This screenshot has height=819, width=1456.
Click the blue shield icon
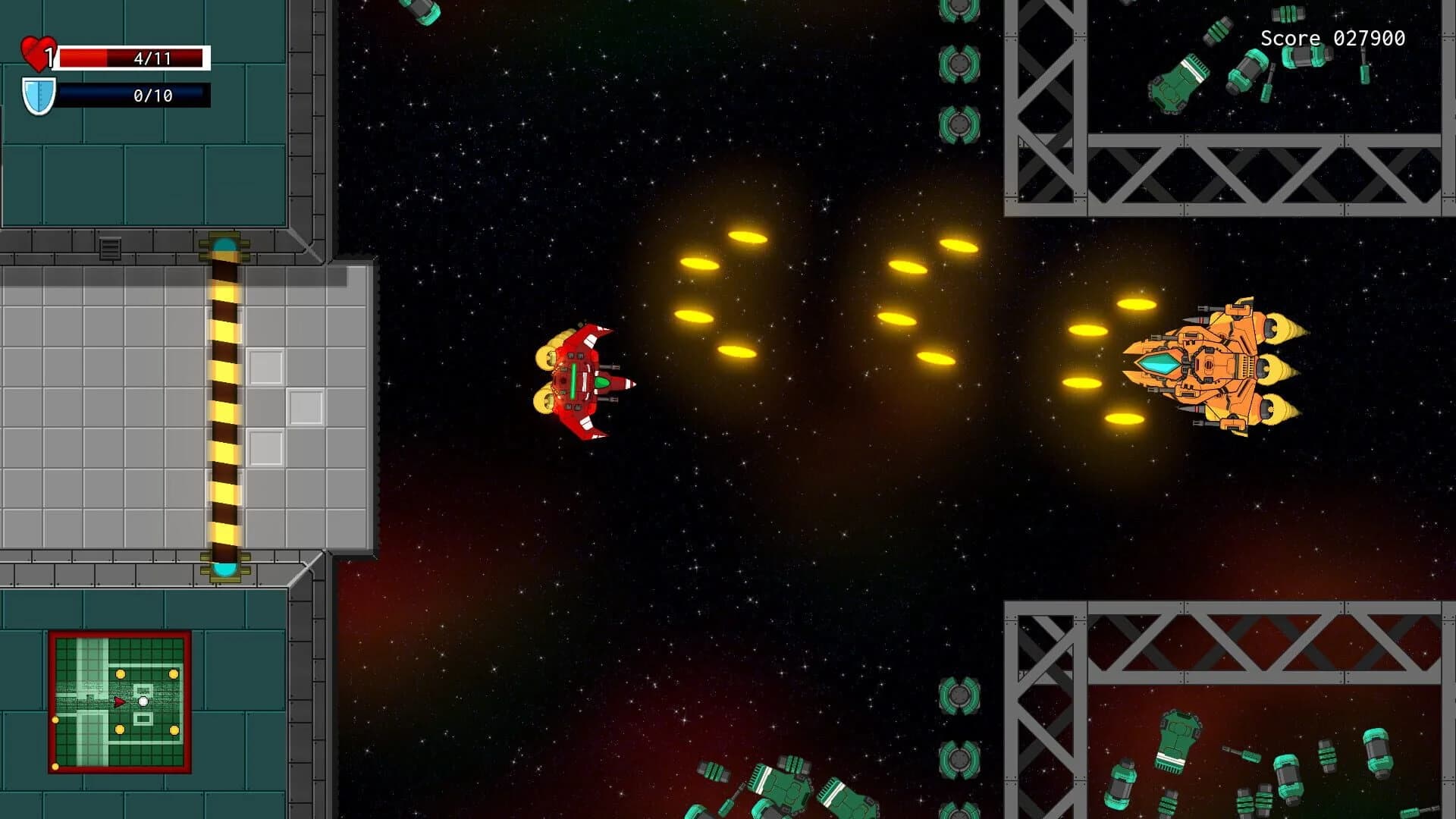pyautogui.click(x=39, y=93)
